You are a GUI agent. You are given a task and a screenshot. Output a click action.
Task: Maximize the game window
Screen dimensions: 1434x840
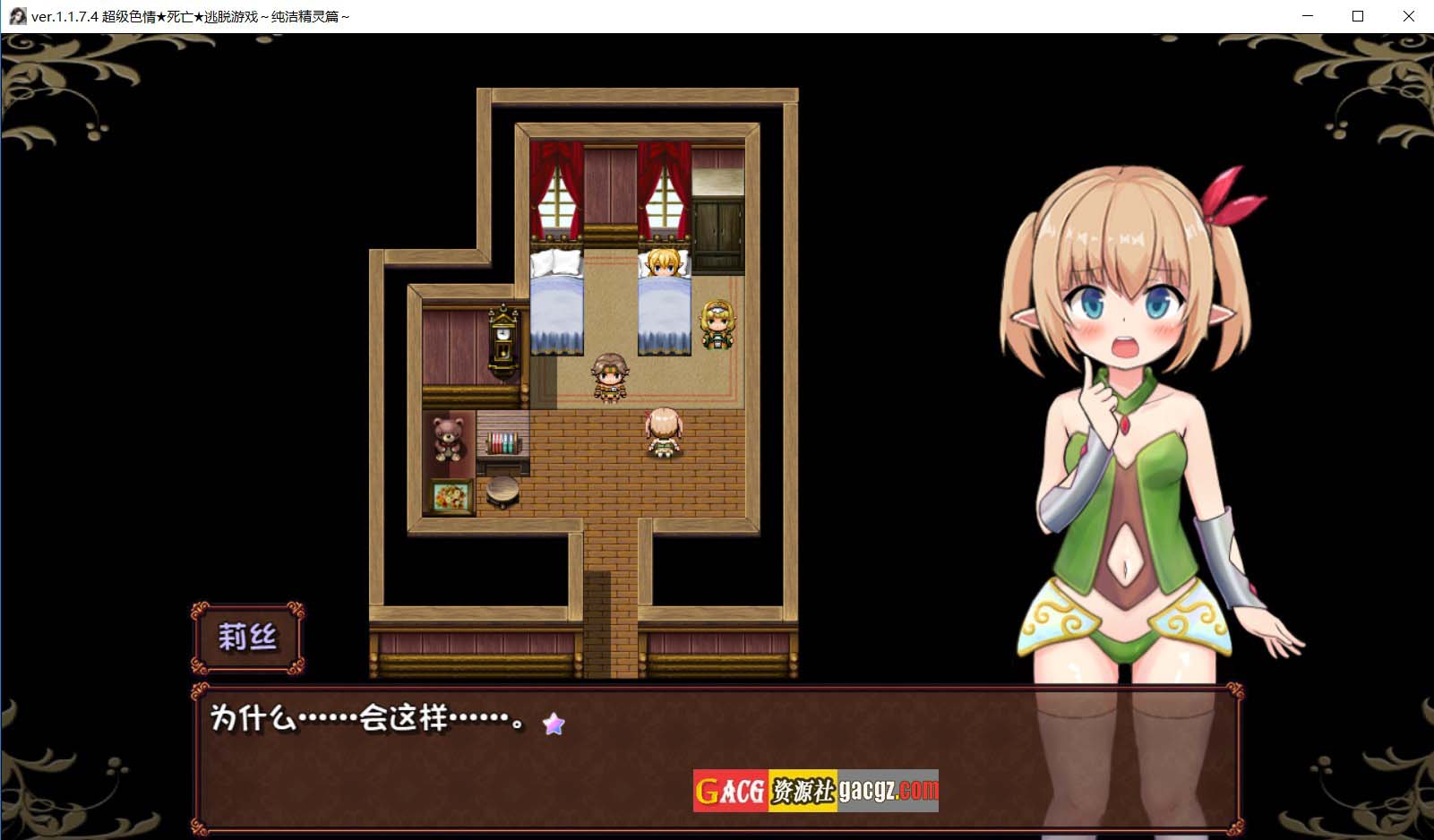(1358, 16)
